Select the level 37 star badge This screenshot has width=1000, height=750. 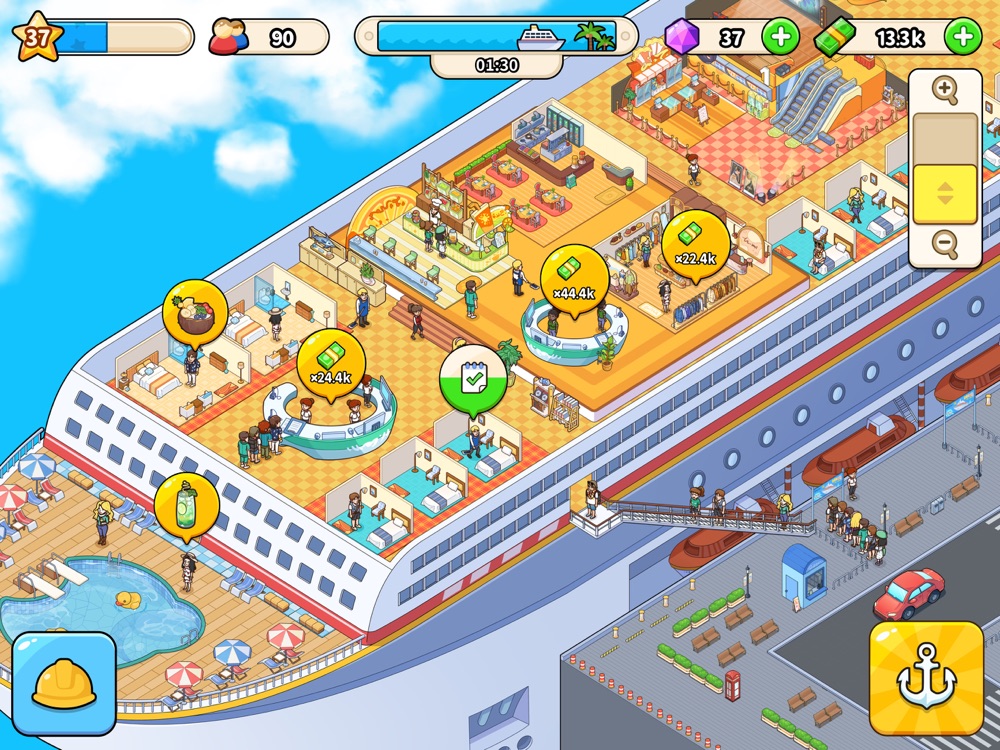tap(38, 38)
